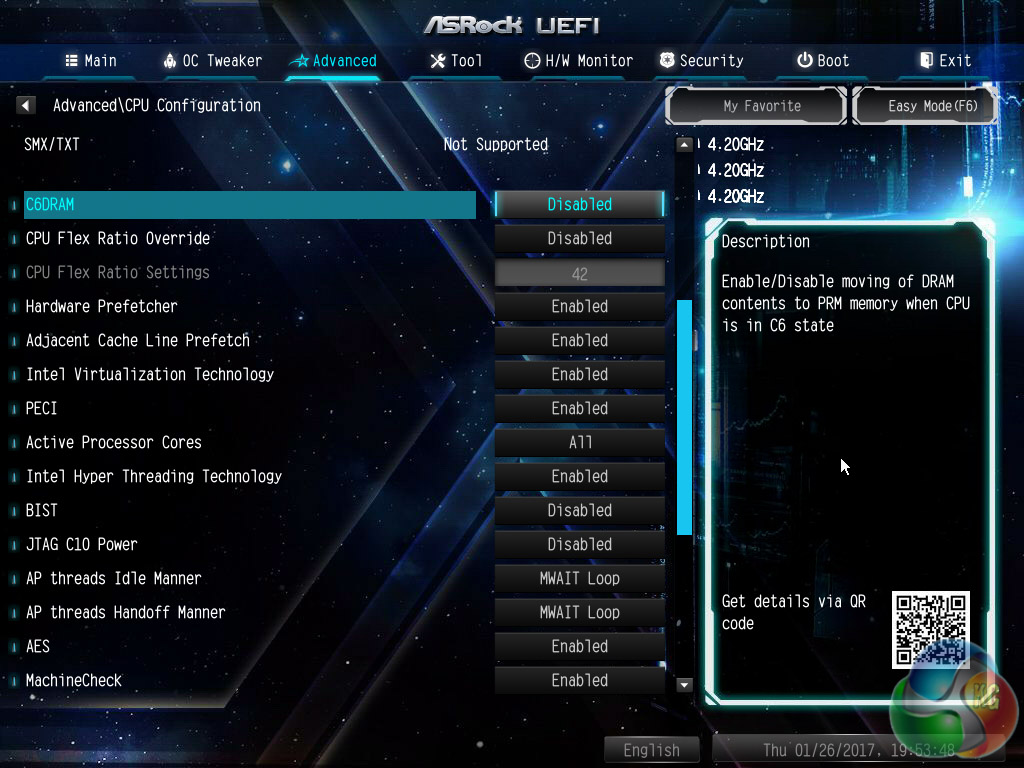Switch to the Main tab
Image resolution: width=1024 pixels, height=768 pixels.
click(x=91, y=61)
